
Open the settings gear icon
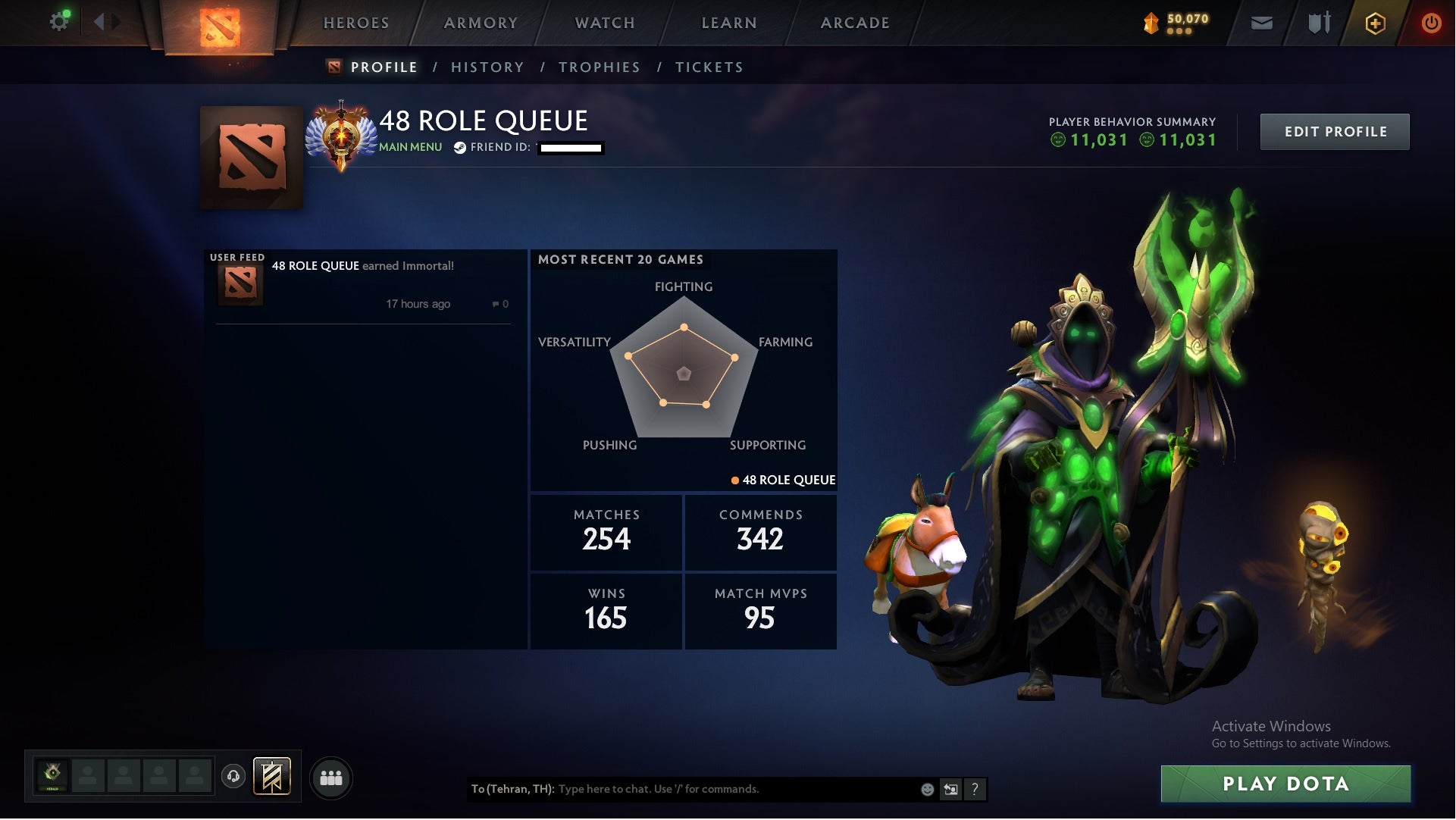click(58, 20)
